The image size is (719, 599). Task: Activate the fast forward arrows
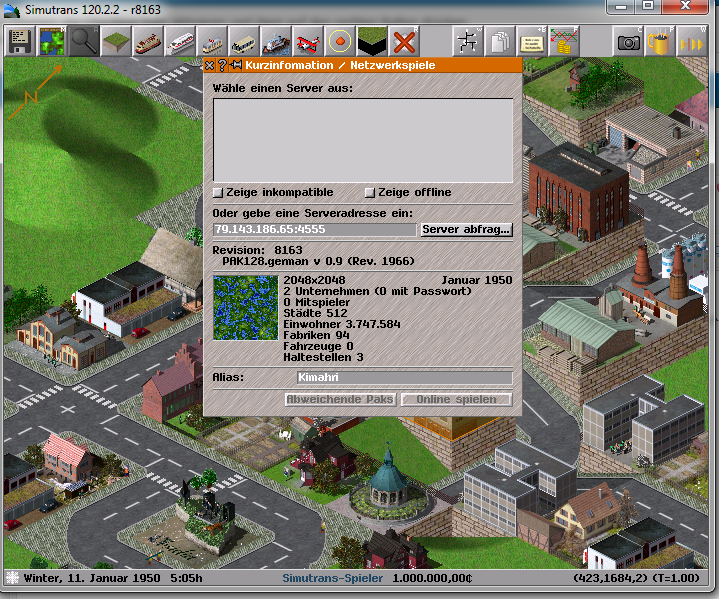(690, 42)
